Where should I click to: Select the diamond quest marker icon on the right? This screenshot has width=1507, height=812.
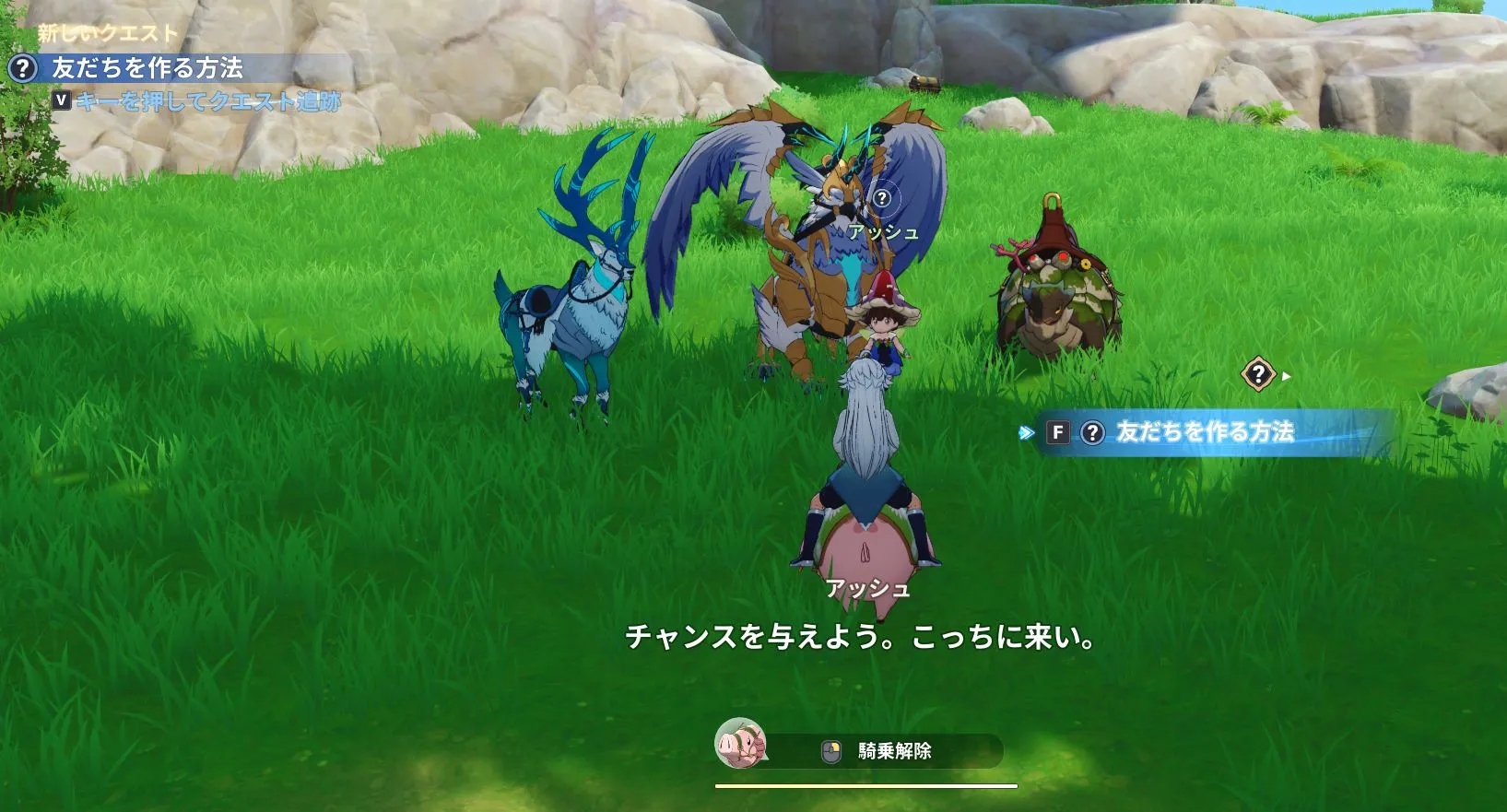coord(1257,374)
